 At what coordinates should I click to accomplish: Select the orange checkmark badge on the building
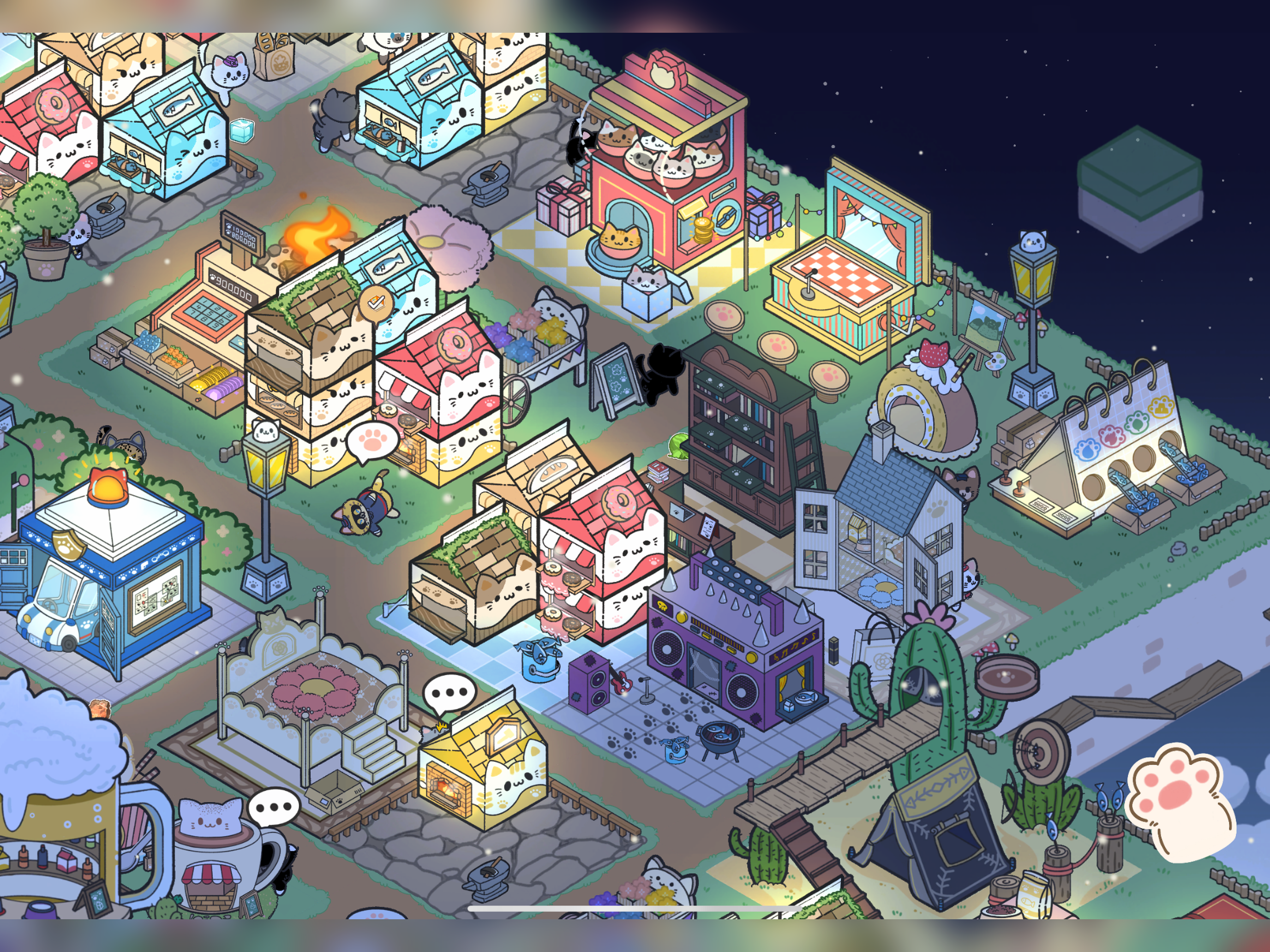click(x=376, y=303)
